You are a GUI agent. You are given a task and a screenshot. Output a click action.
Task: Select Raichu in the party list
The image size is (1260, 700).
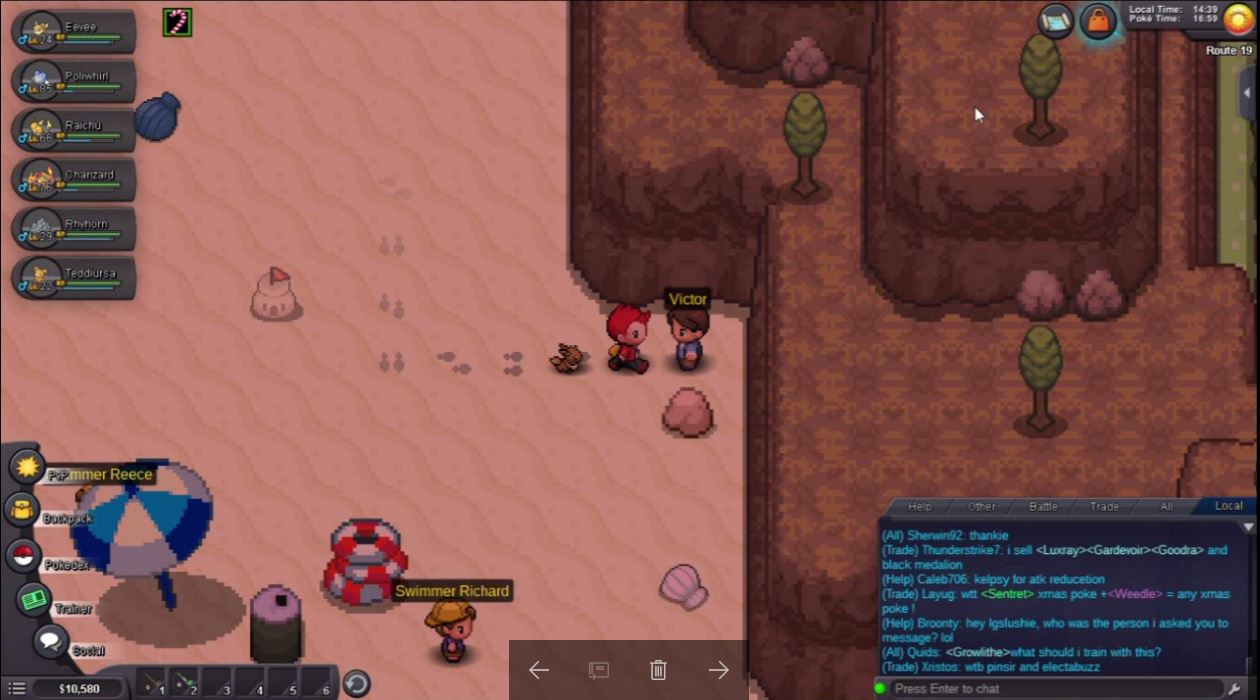(74, 130)
